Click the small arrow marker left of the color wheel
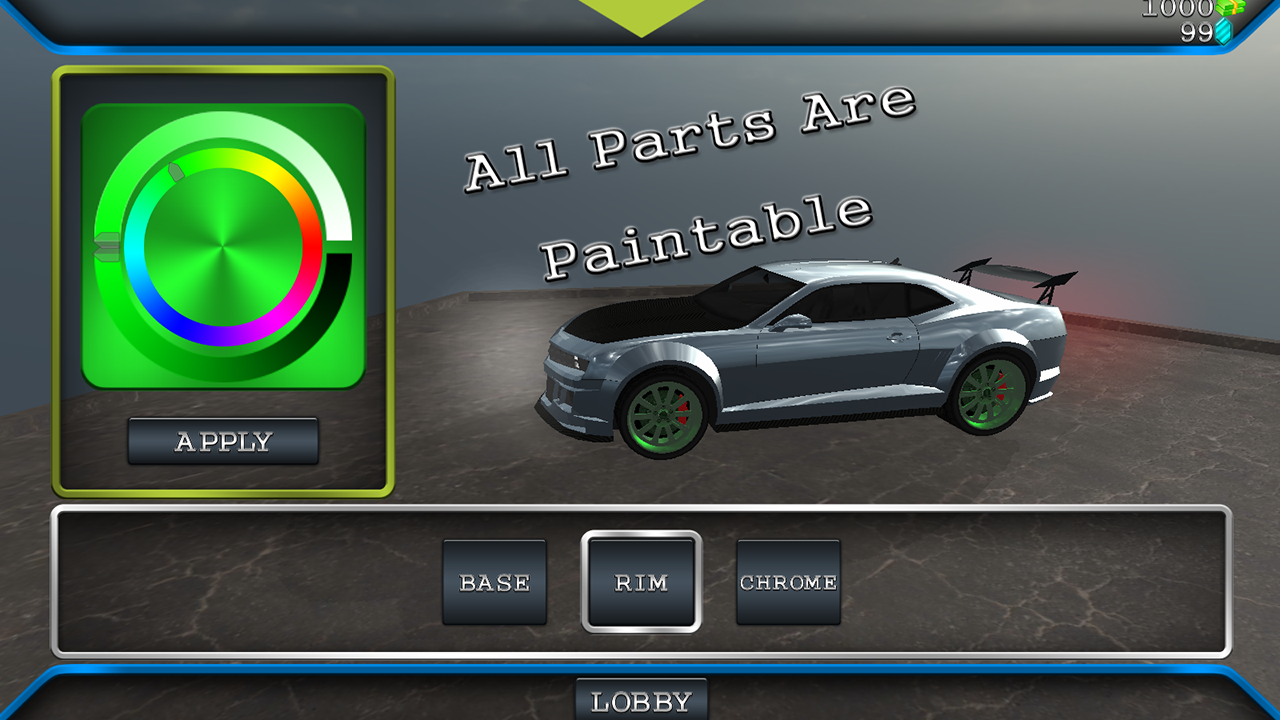 point(106,247)
